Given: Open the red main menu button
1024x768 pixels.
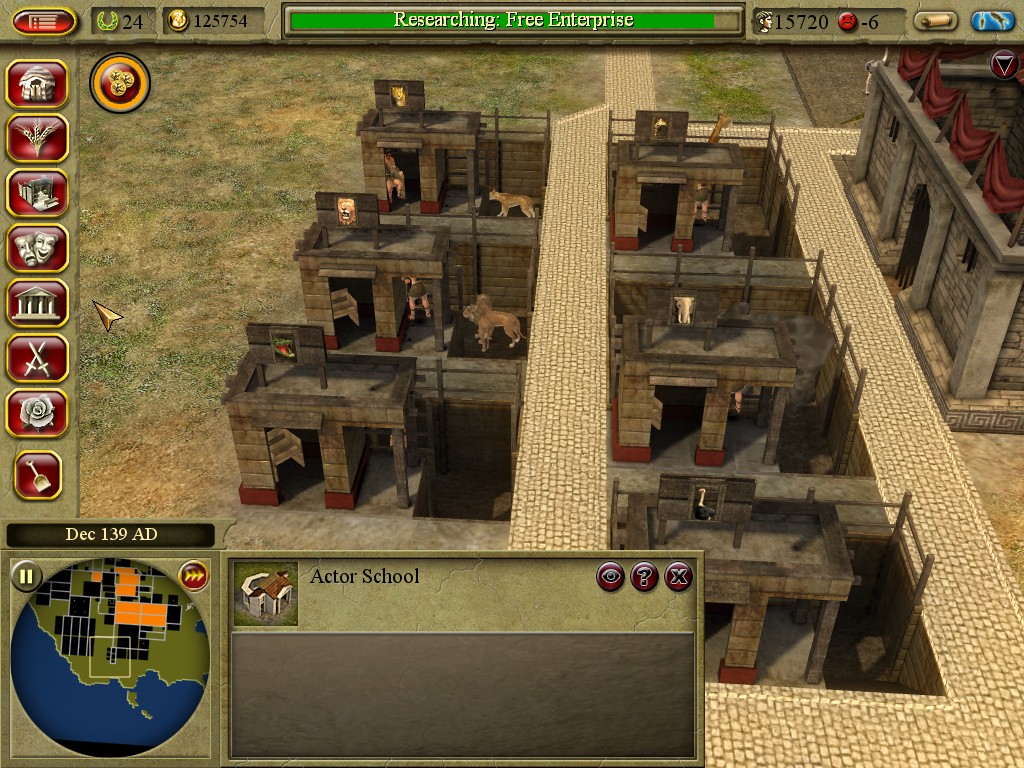Looking at the screenshot, I should tap(44, 21).
